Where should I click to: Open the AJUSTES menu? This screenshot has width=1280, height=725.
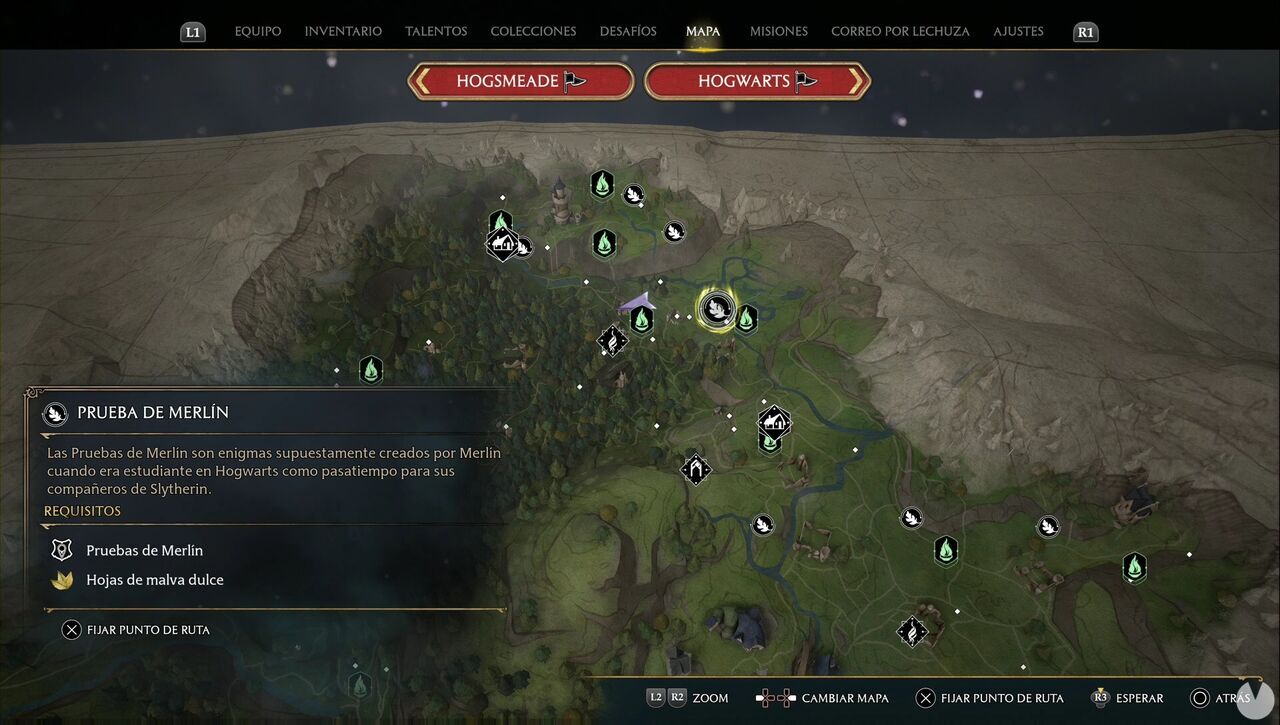pos(1018,31)
